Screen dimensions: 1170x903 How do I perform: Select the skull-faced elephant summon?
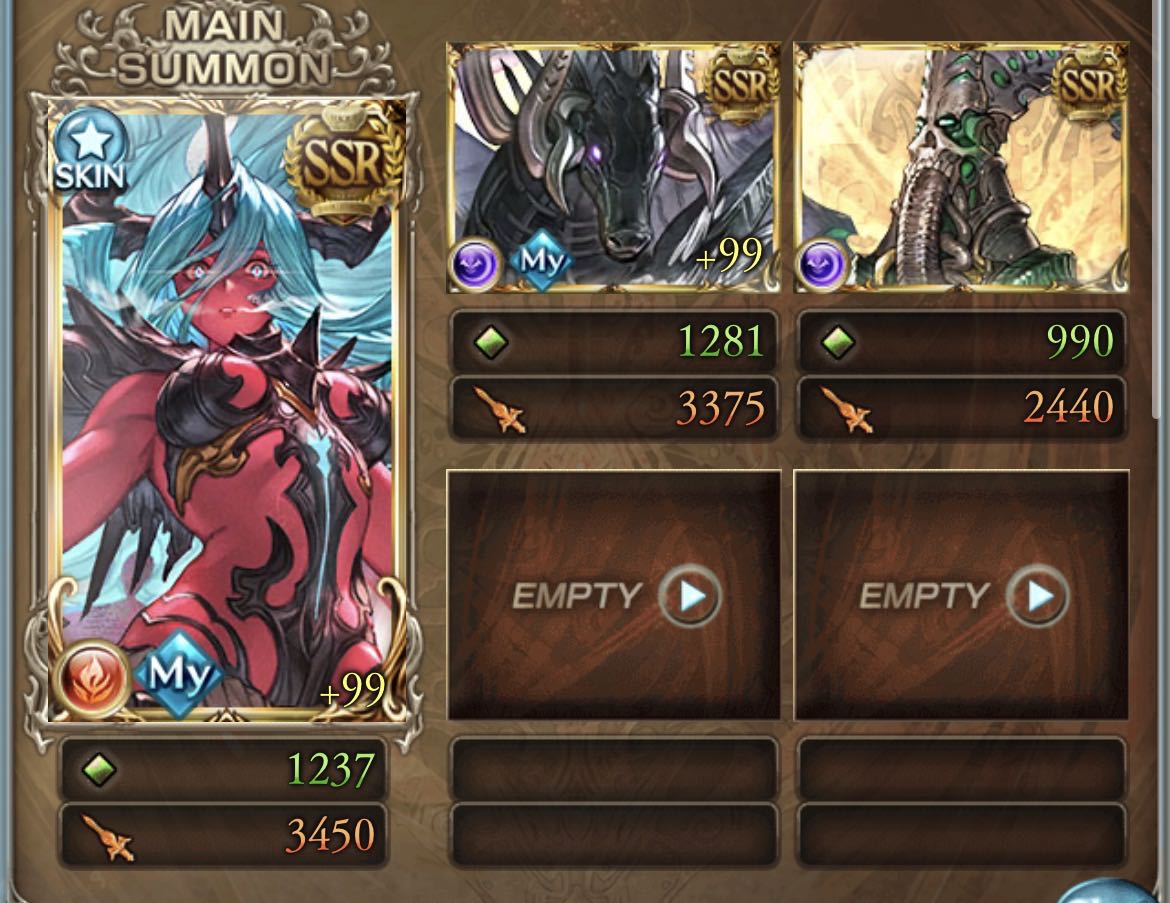[960, 168]
